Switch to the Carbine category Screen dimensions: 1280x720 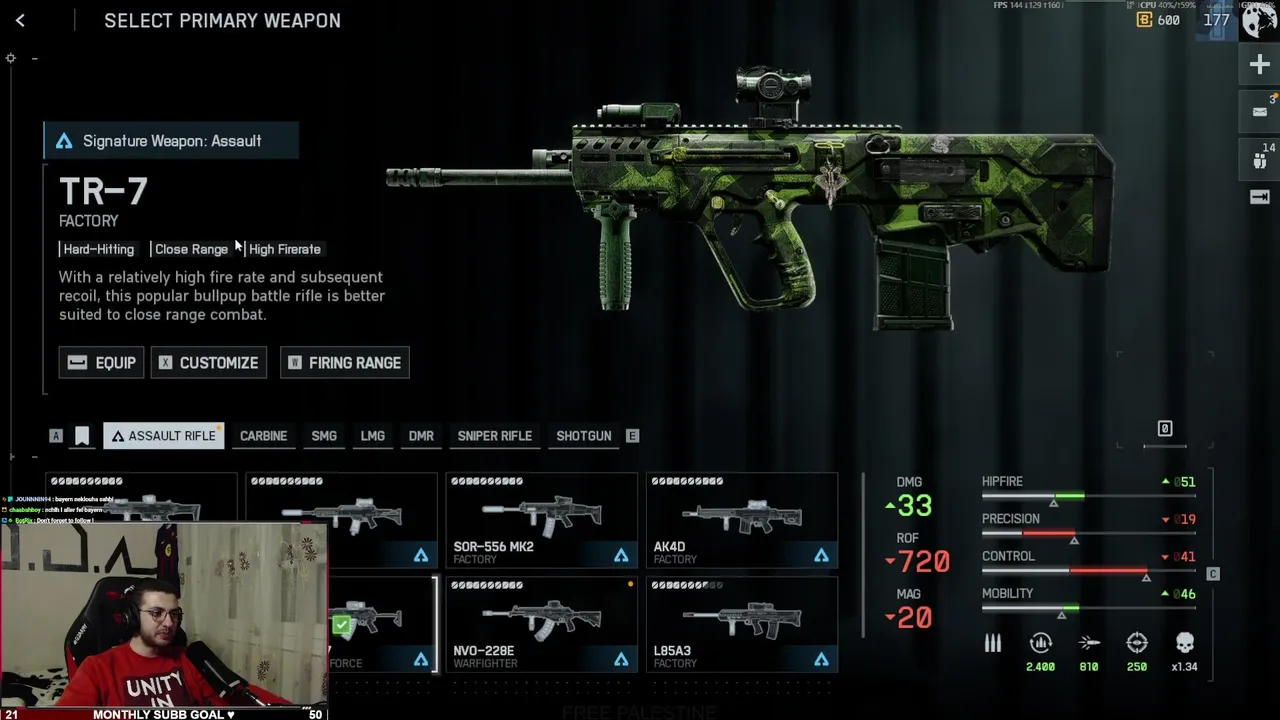pos(263,436)
